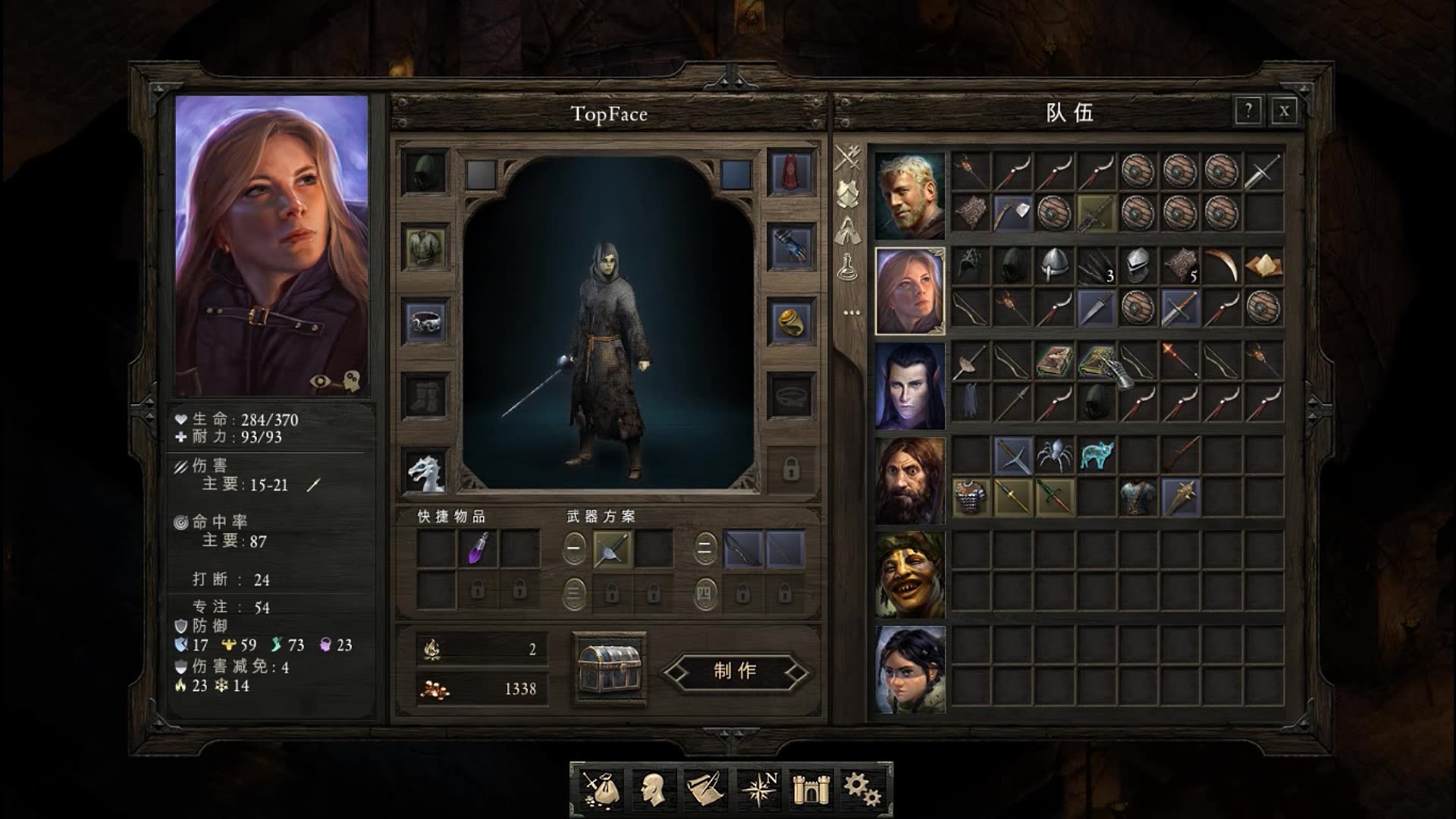Open the inventory bag toolbar icon

tap(601, 789)
